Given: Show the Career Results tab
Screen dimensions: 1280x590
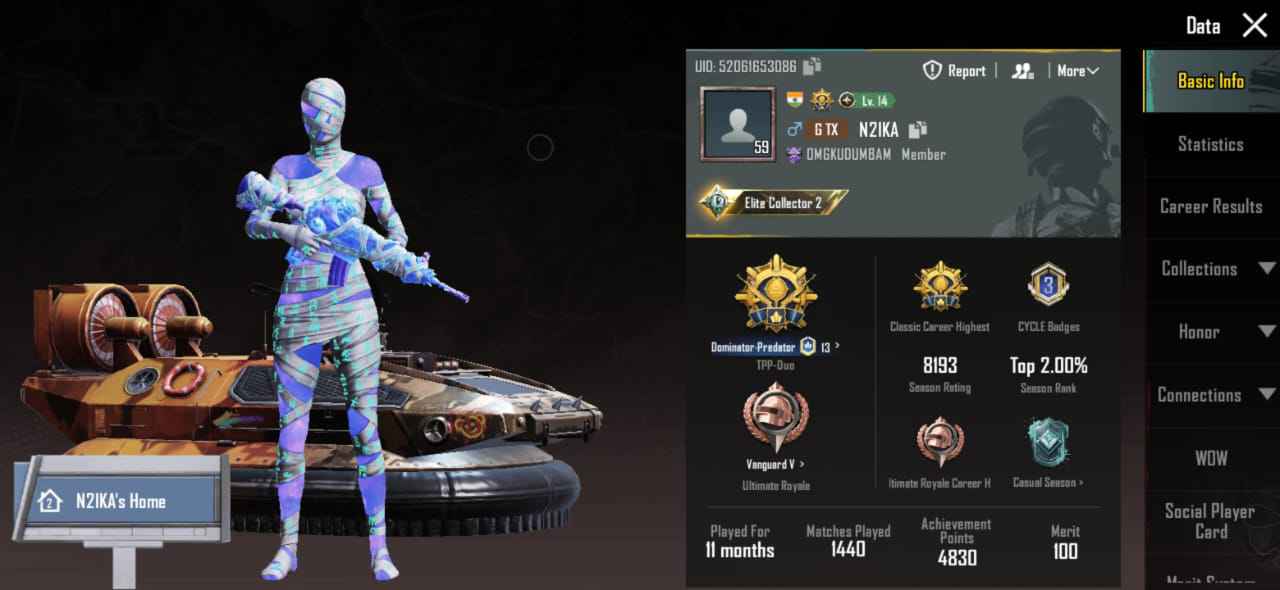Looking at the screenshot, I should click(x=1210, y=206).
